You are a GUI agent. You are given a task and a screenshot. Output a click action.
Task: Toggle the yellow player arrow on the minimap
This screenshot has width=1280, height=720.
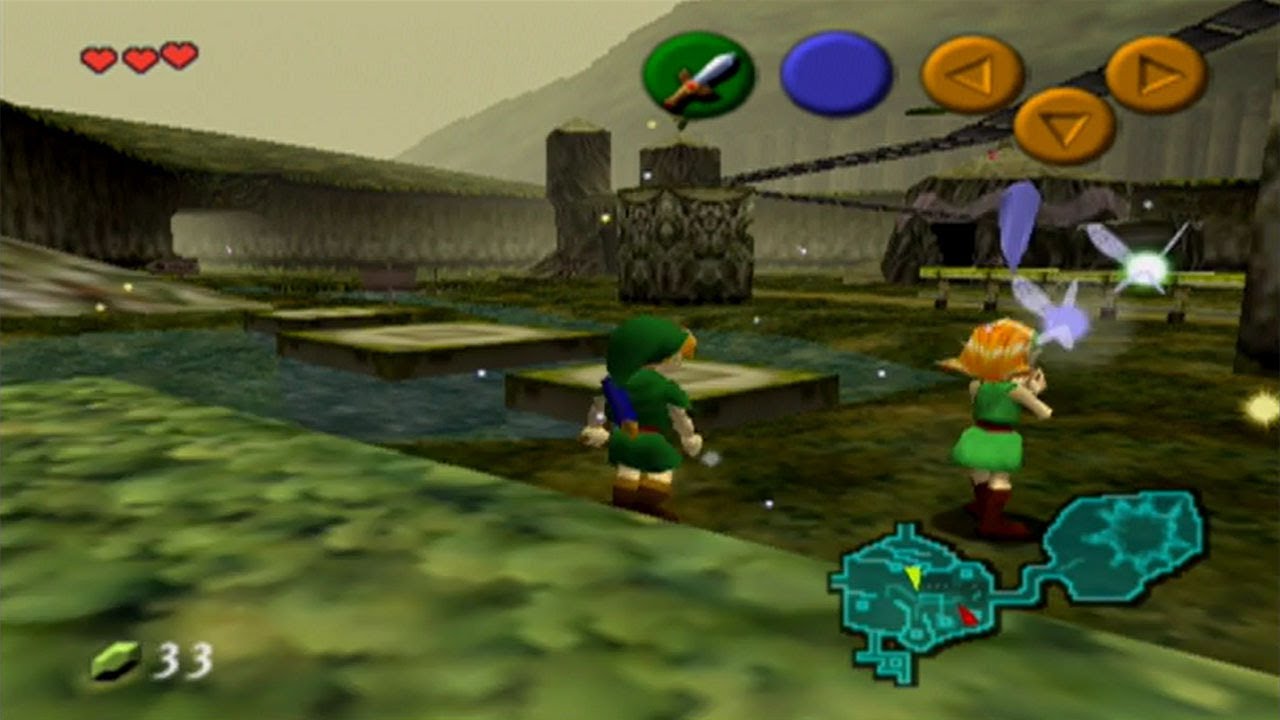coord(913,576)
